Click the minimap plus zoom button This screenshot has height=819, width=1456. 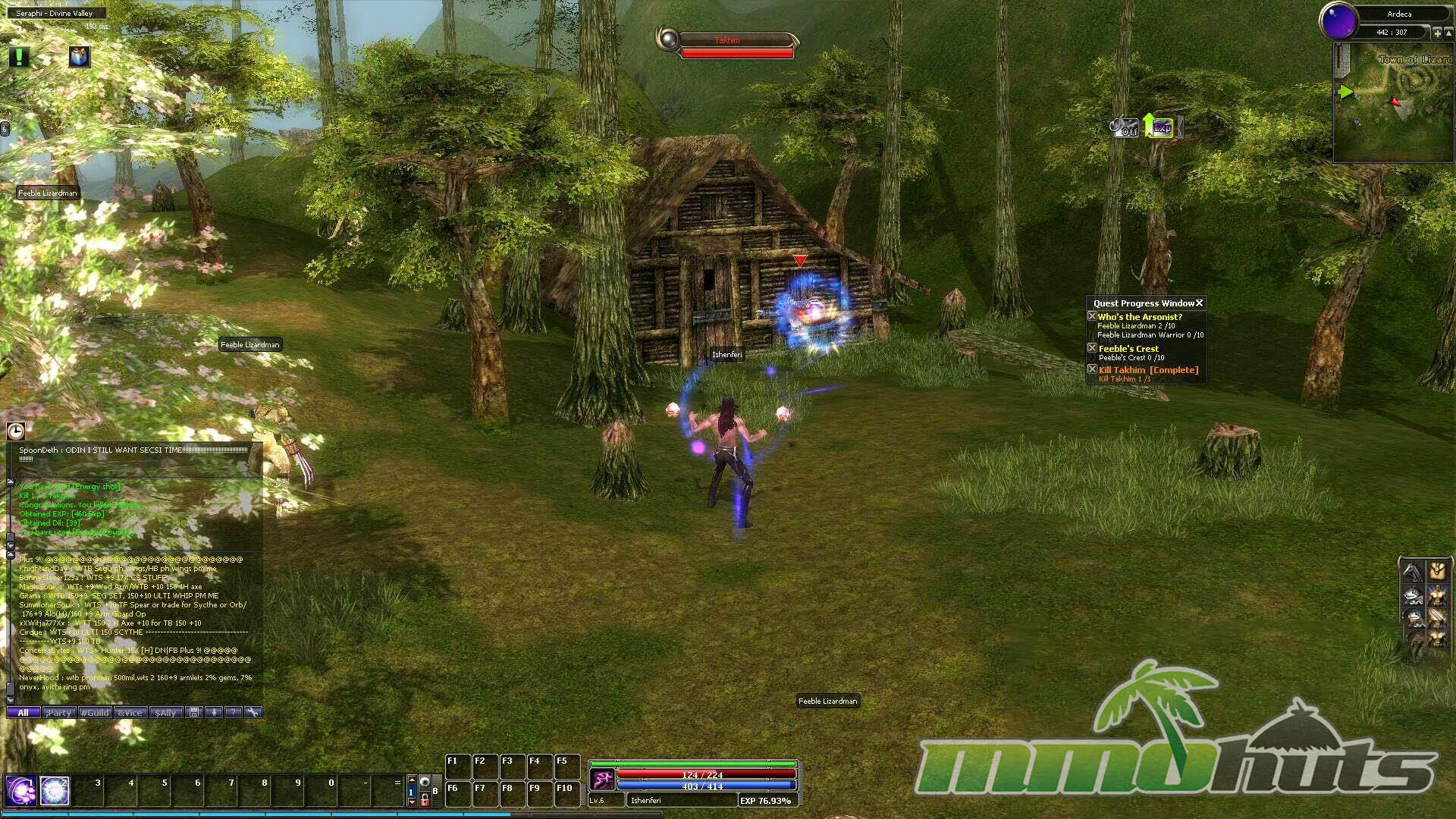point(1437,33)
